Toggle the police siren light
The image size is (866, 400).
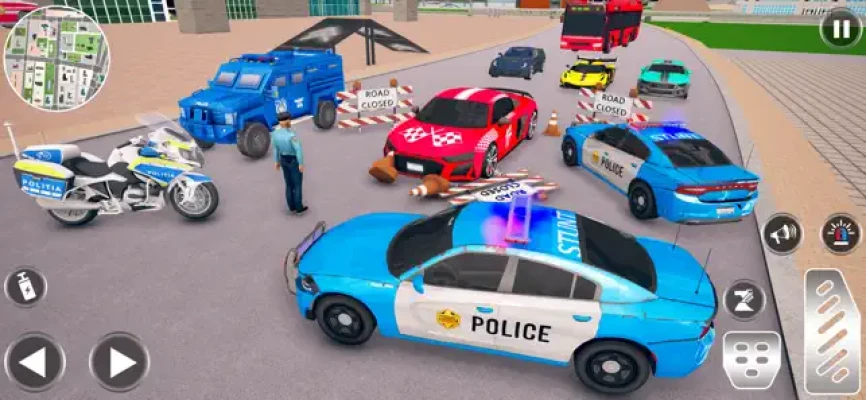841,234
